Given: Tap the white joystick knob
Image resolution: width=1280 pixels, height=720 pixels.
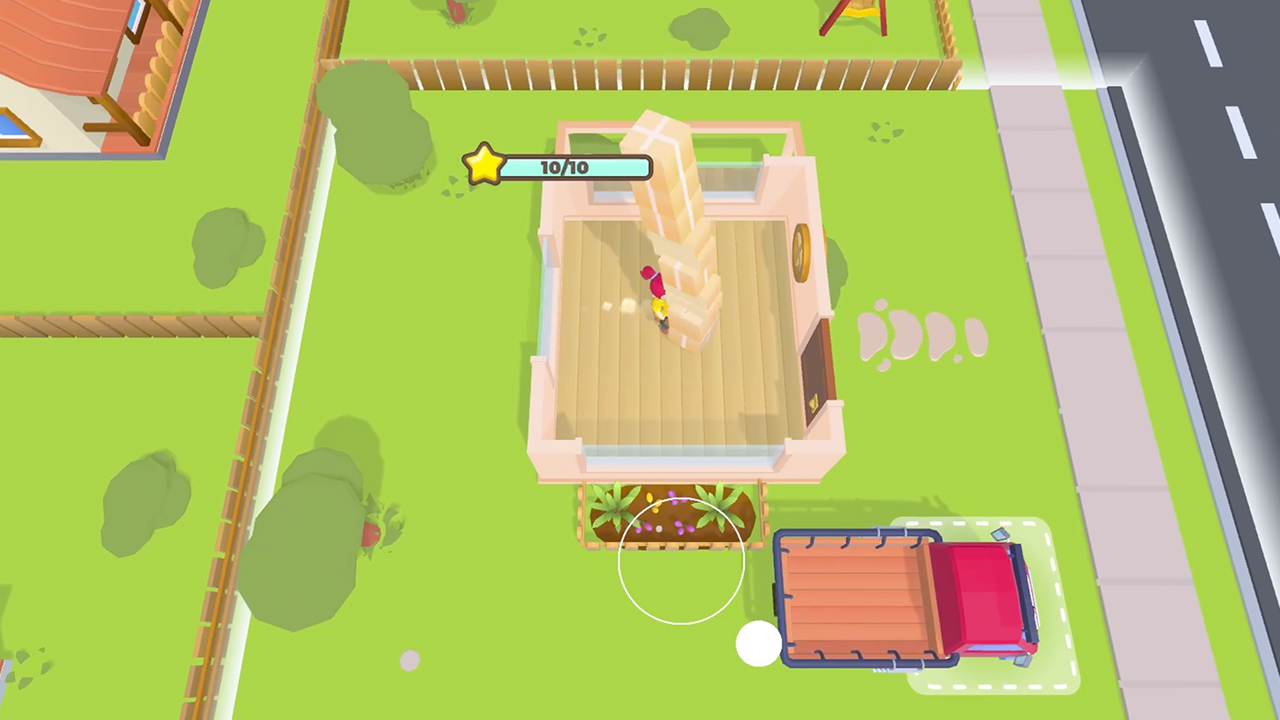Looking at the screenshot, I should point(758,644).
